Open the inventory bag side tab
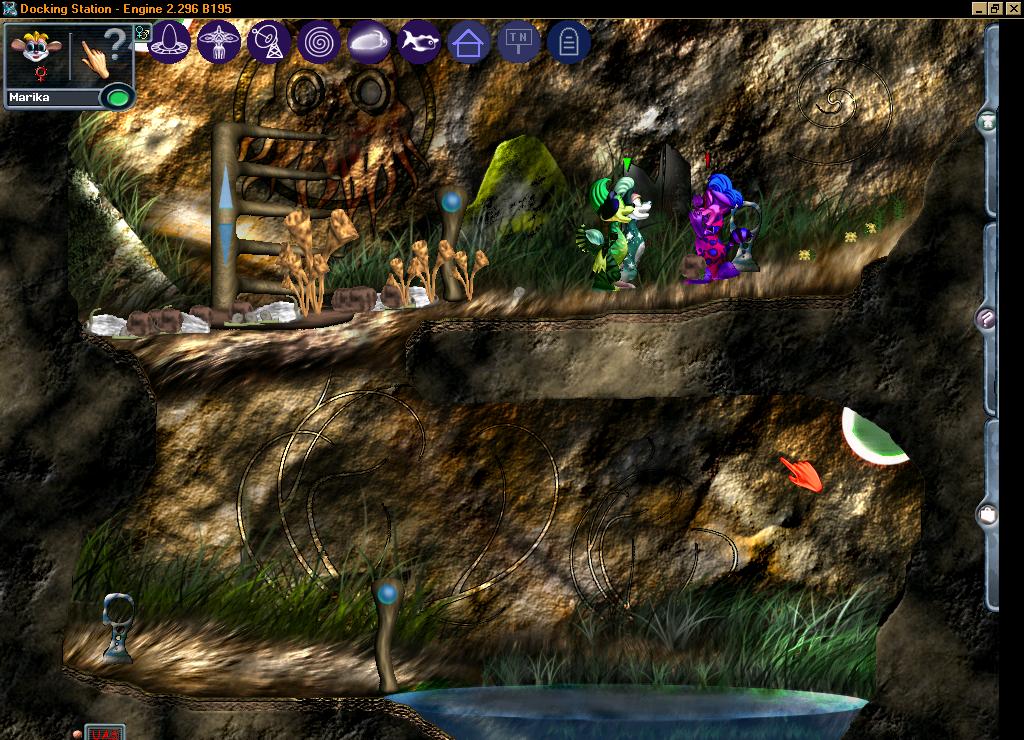This screenshot has width=1024, height=740. pos(988,515)
